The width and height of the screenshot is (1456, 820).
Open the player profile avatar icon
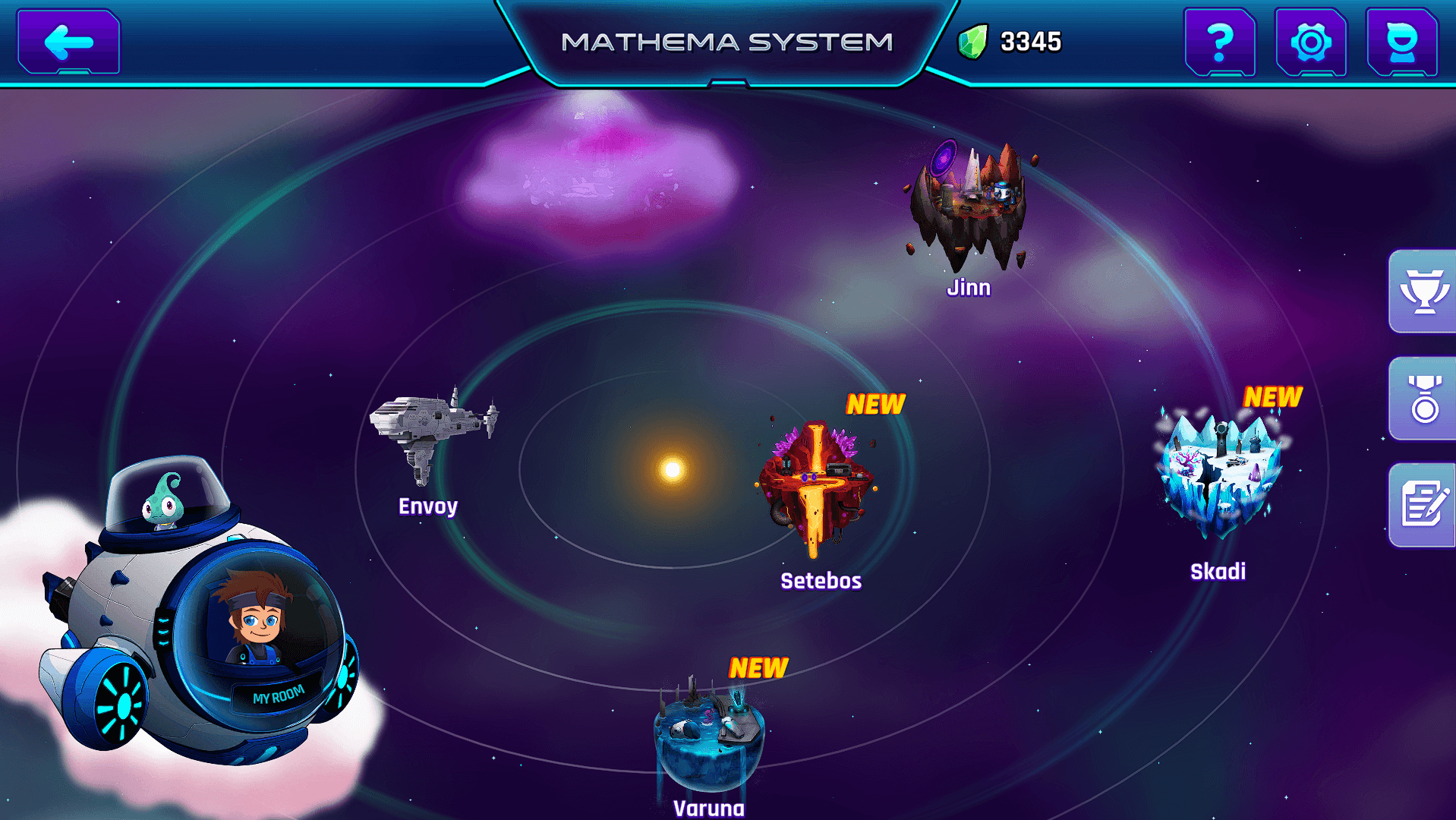point(1401,43)
